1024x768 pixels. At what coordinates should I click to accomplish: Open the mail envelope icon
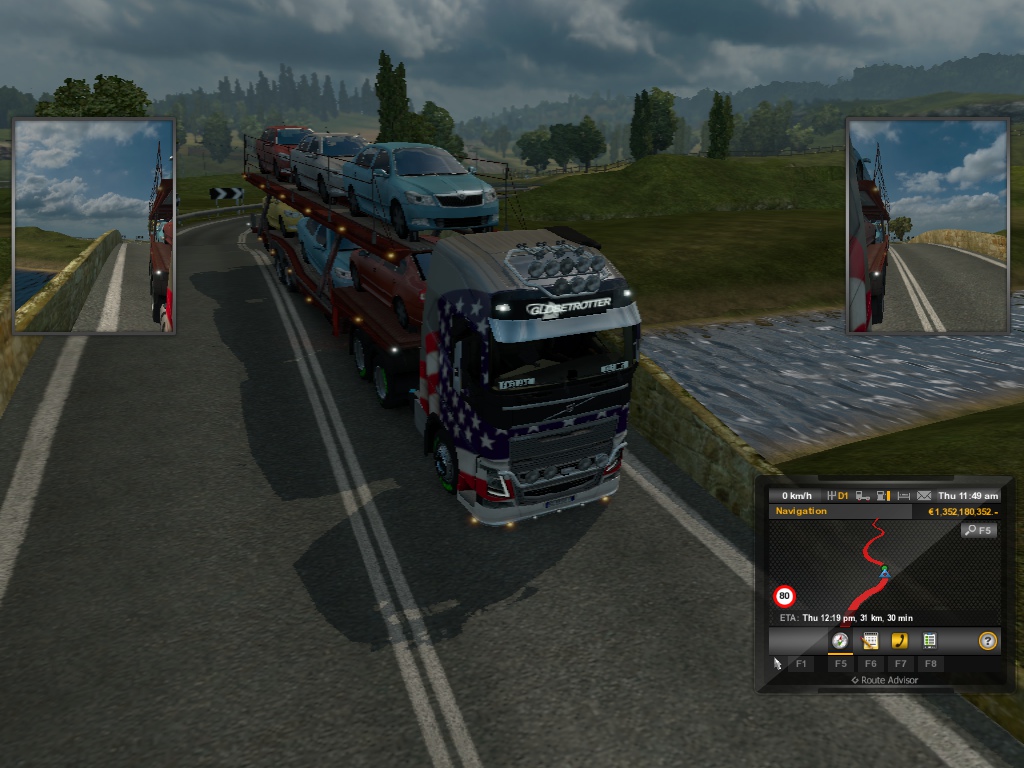click(923, 495)
